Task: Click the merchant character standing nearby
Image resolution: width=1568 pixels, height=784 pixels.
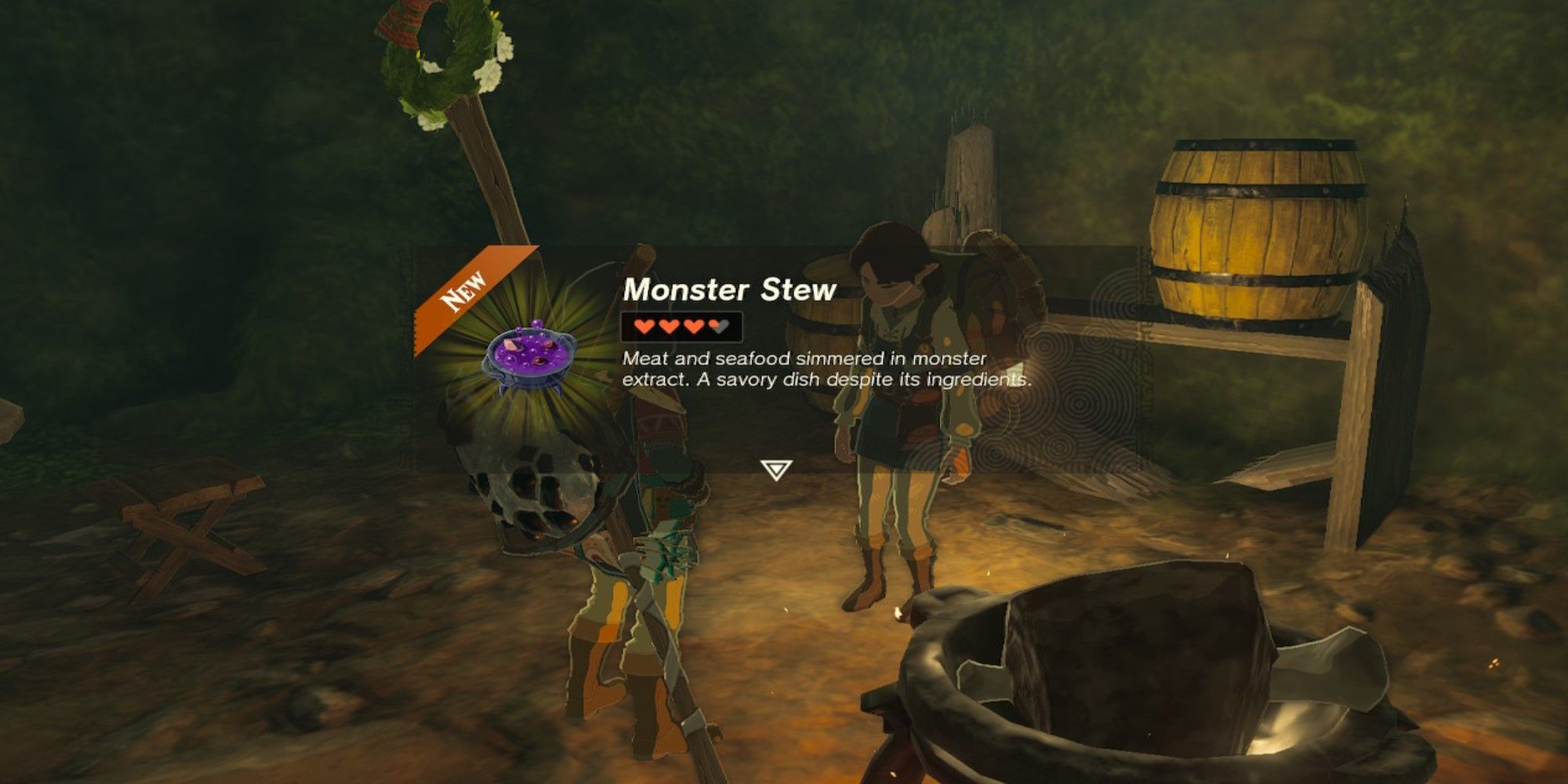Action: pyautogui.click(x=902, y=408)
